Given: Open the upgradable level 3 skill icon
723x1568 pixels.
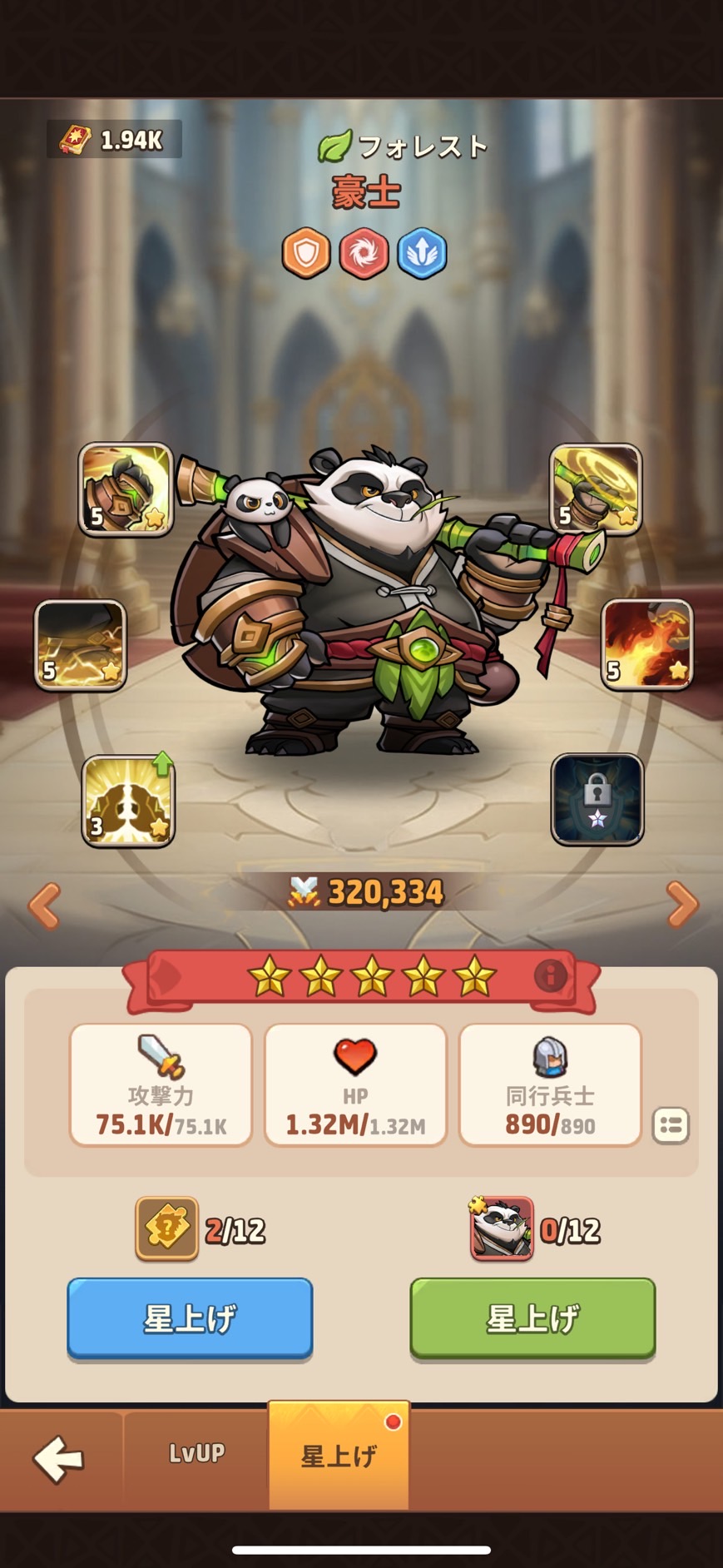Looking at the screenshot, I should click(128, 801).
